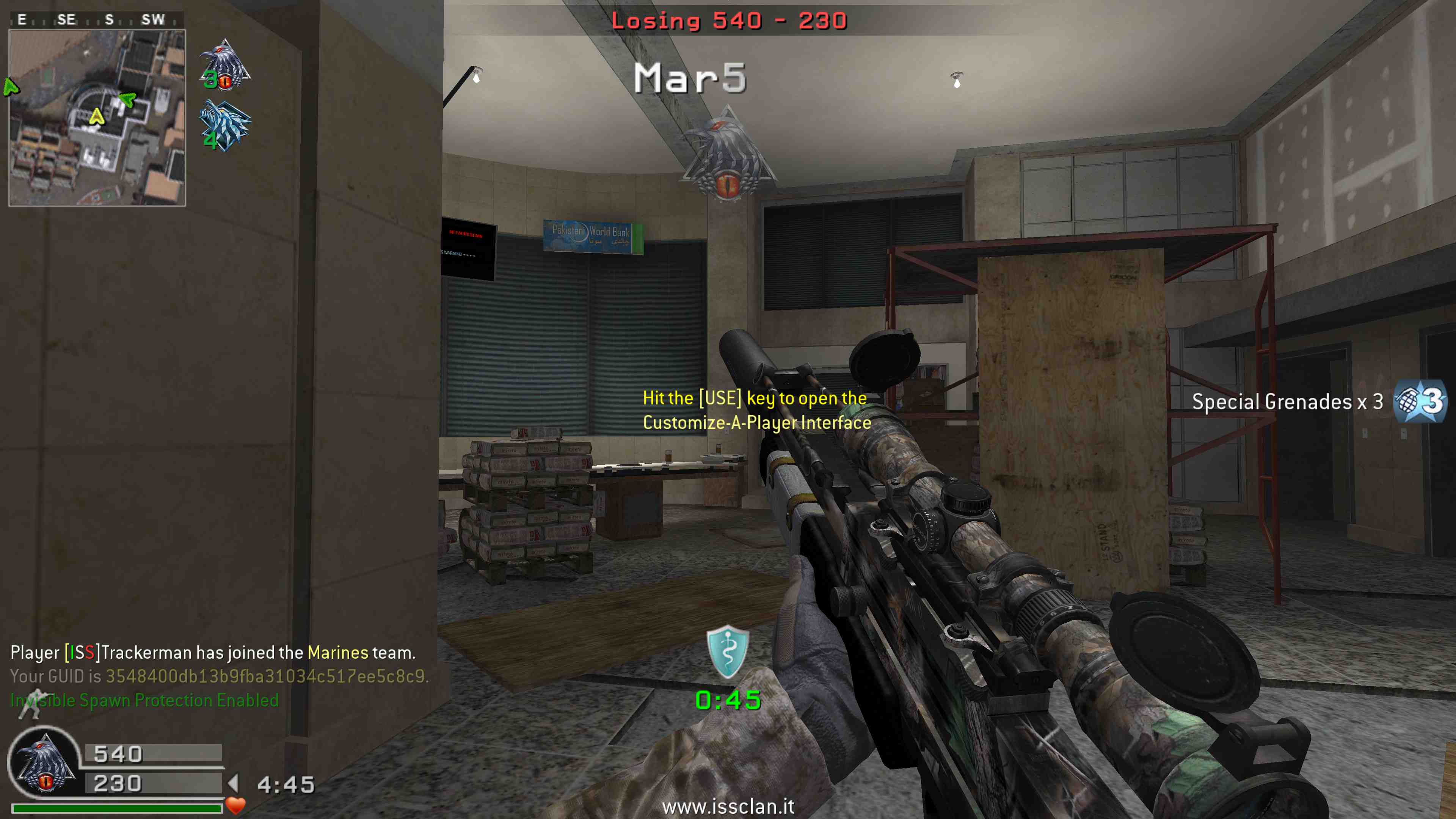Click the eagle faction emblem beside the scores

click(44, 763)
